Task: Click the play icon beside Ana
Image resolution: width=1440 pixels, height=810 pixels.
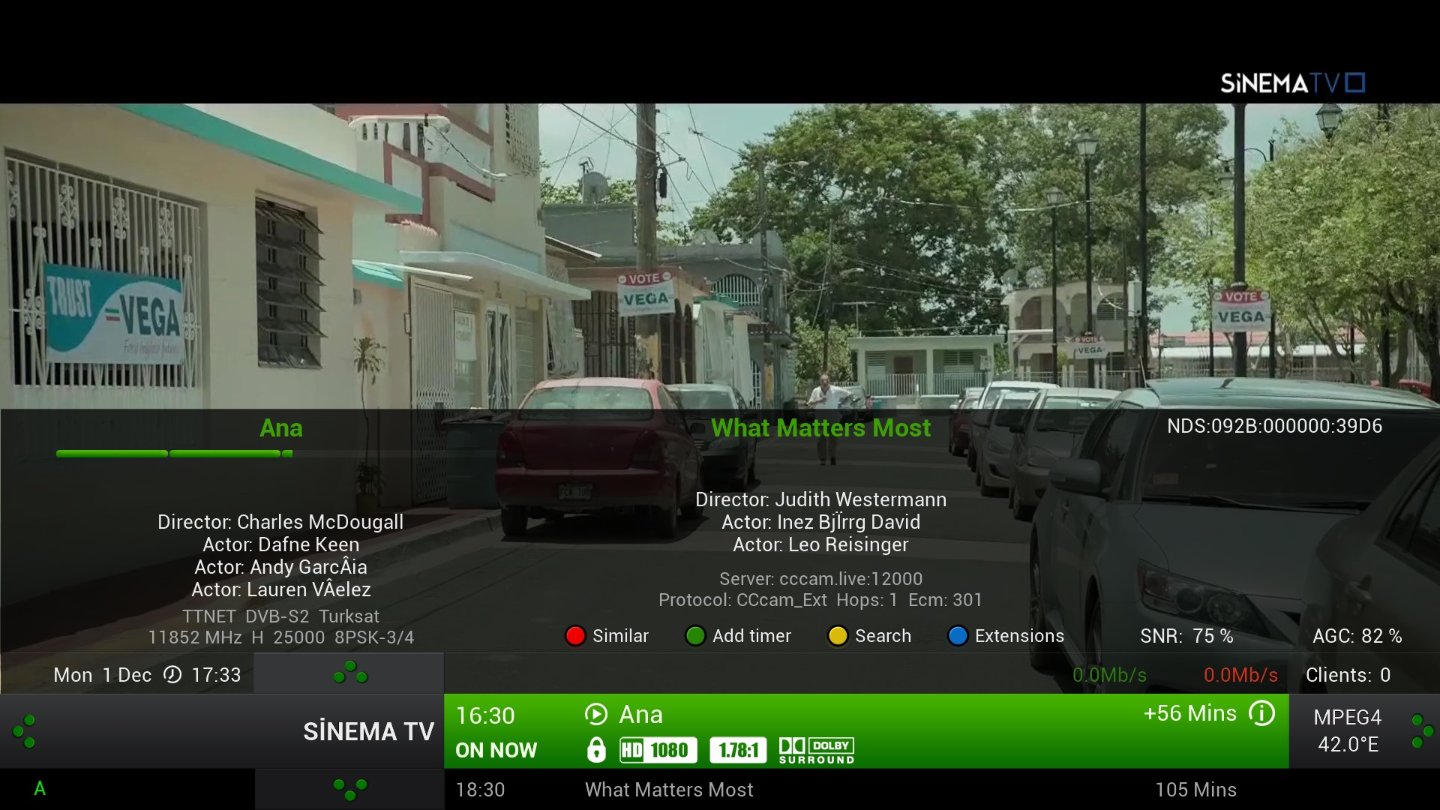Action: pos(596,714)
